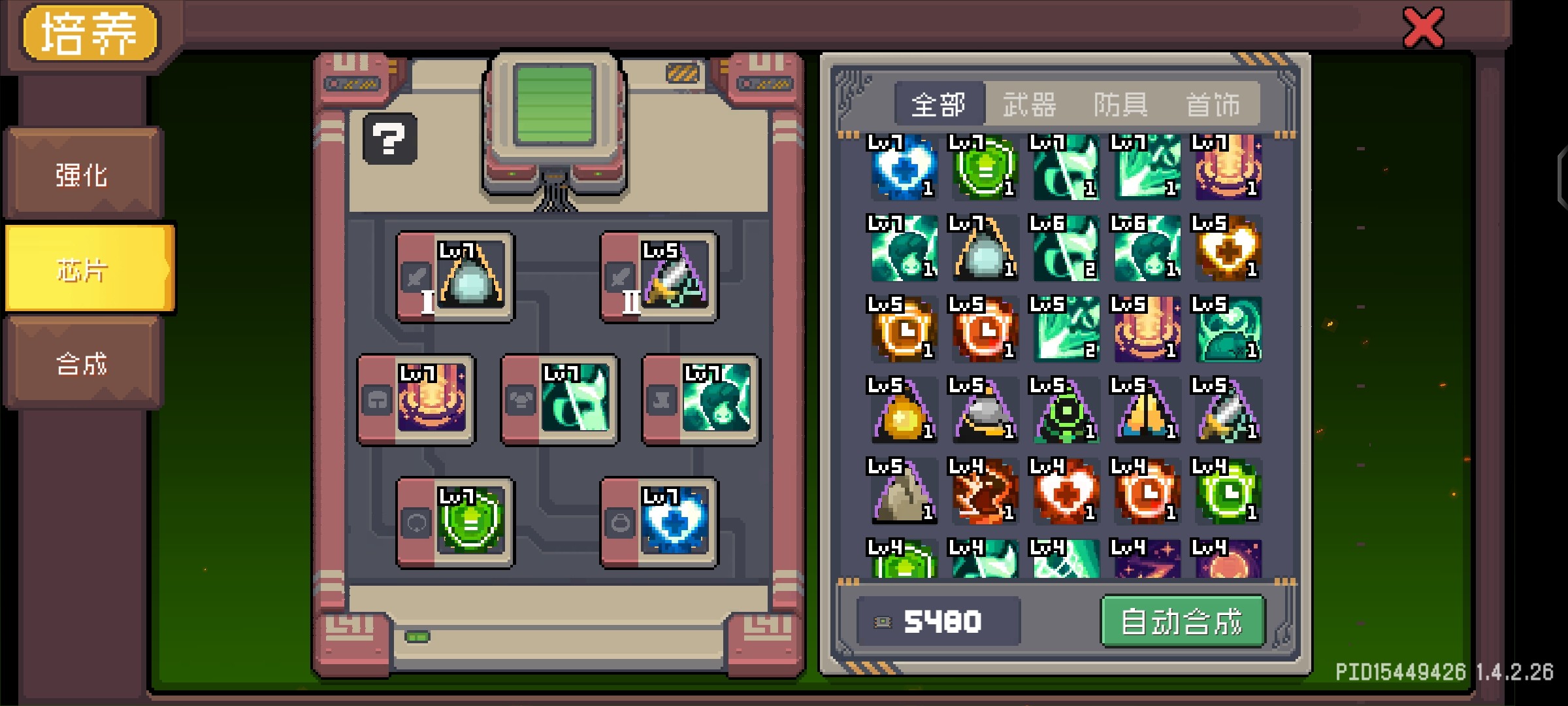The height and width of the screenshot is (706, 1568).
Task: Choose the equipped Lv7 blue heart chip
Action: click(x=674, y=522)
